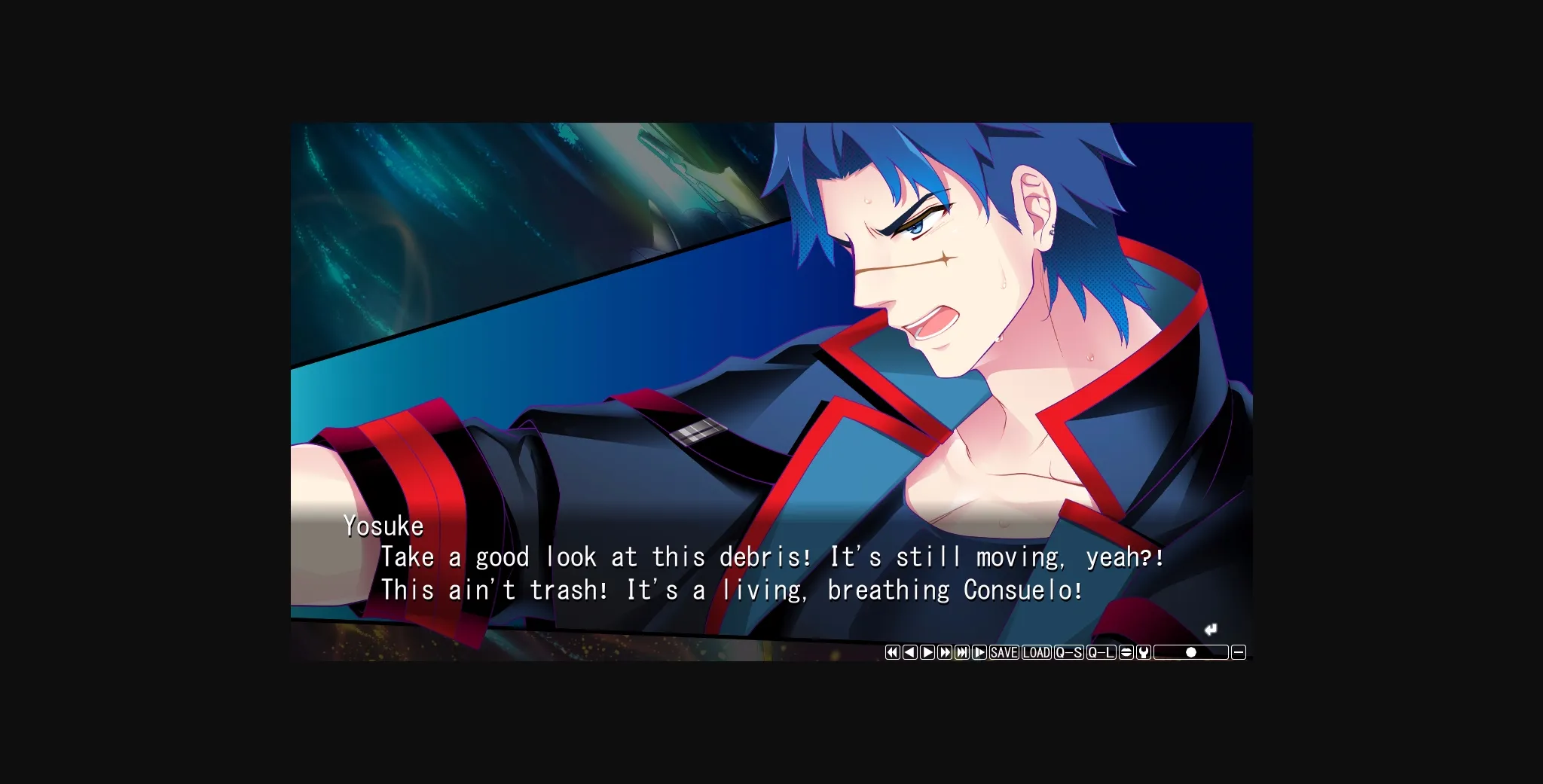Open the SAVE screen
The width and height of the screenshot is (1543, 784).
[1004, 652]
